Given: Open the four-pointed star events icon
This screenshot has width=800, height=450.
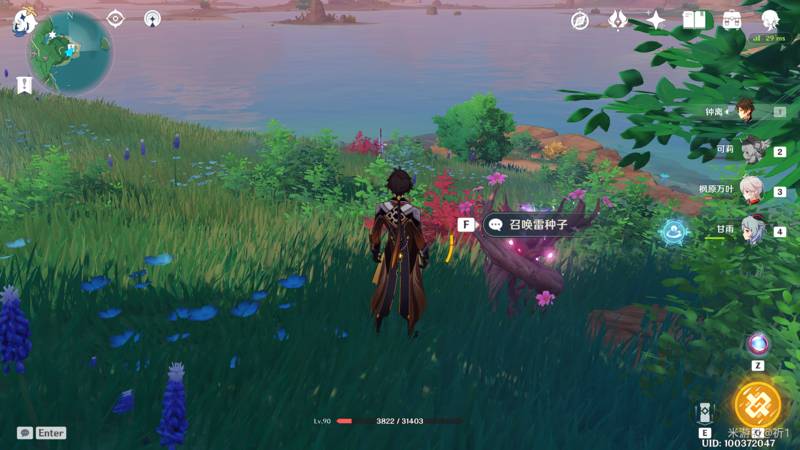Looking at the screenshot, I should [656, 20].
